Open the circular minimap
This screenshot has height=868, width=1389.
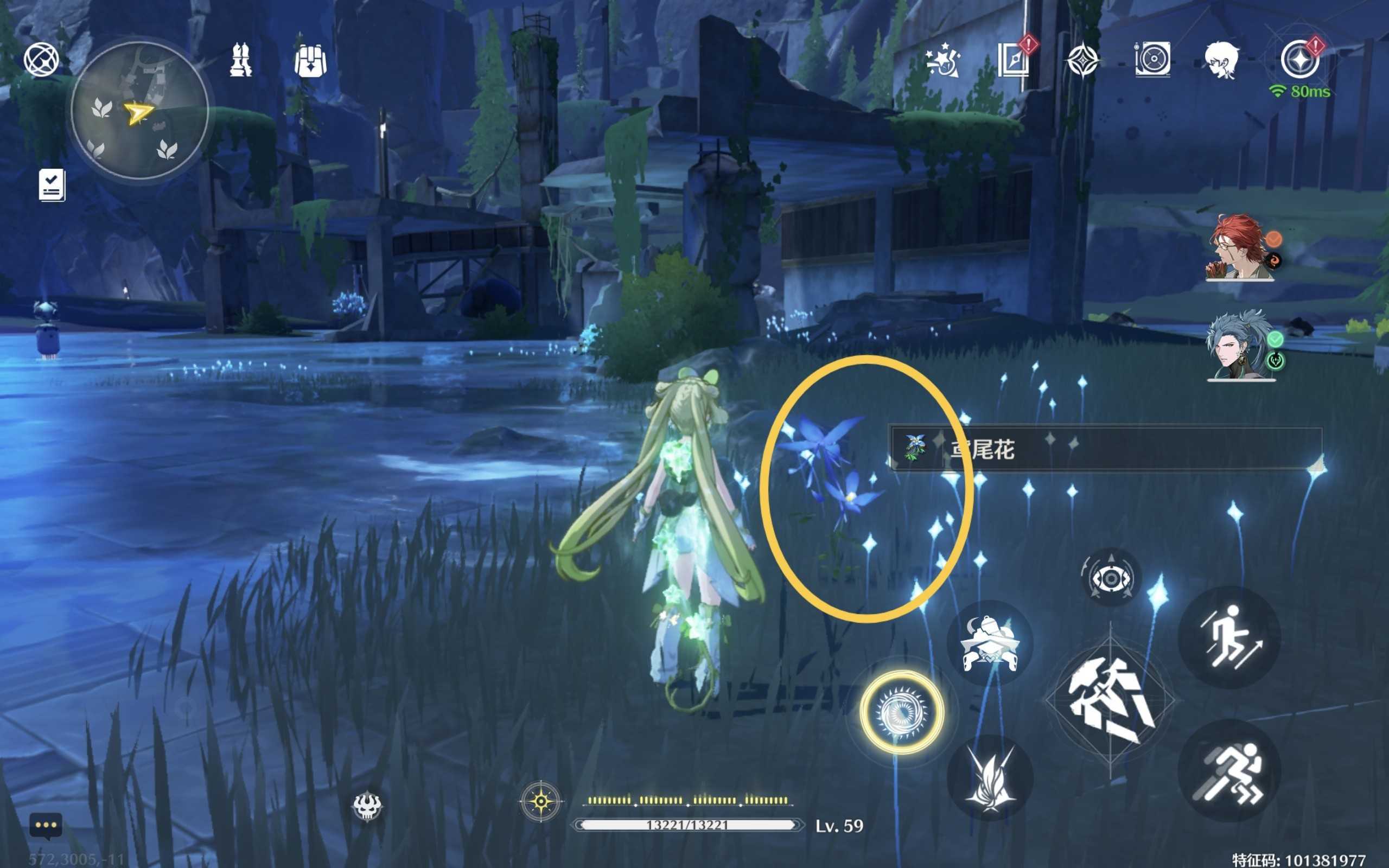tap(139, 110)
